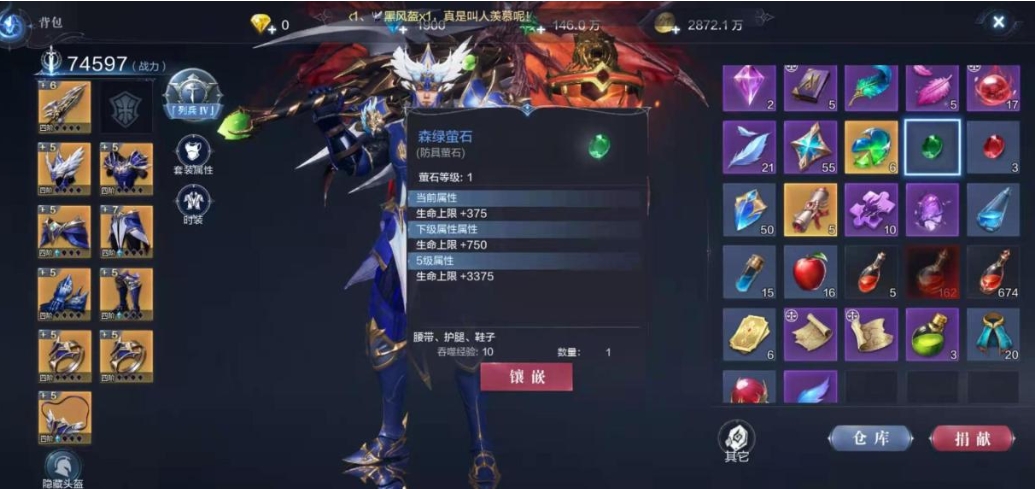
Task: Close the backpack screen
Action: pyautogui.click(x=998, y=22)
